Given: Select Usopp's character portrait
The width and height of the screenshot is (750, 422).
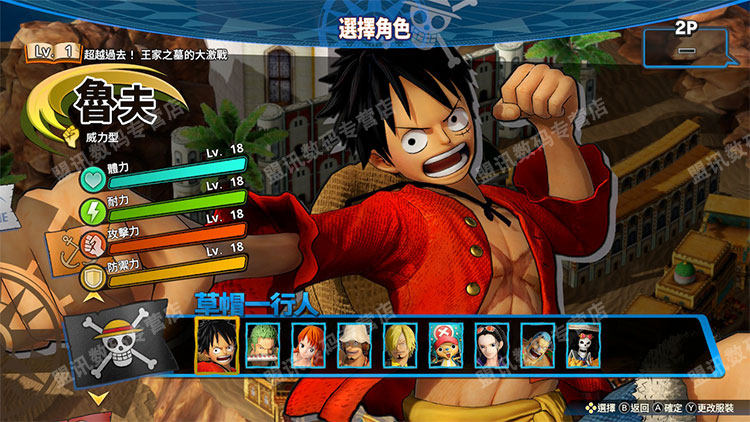Looking at the screenshot, I should click(x=355, y=345).
